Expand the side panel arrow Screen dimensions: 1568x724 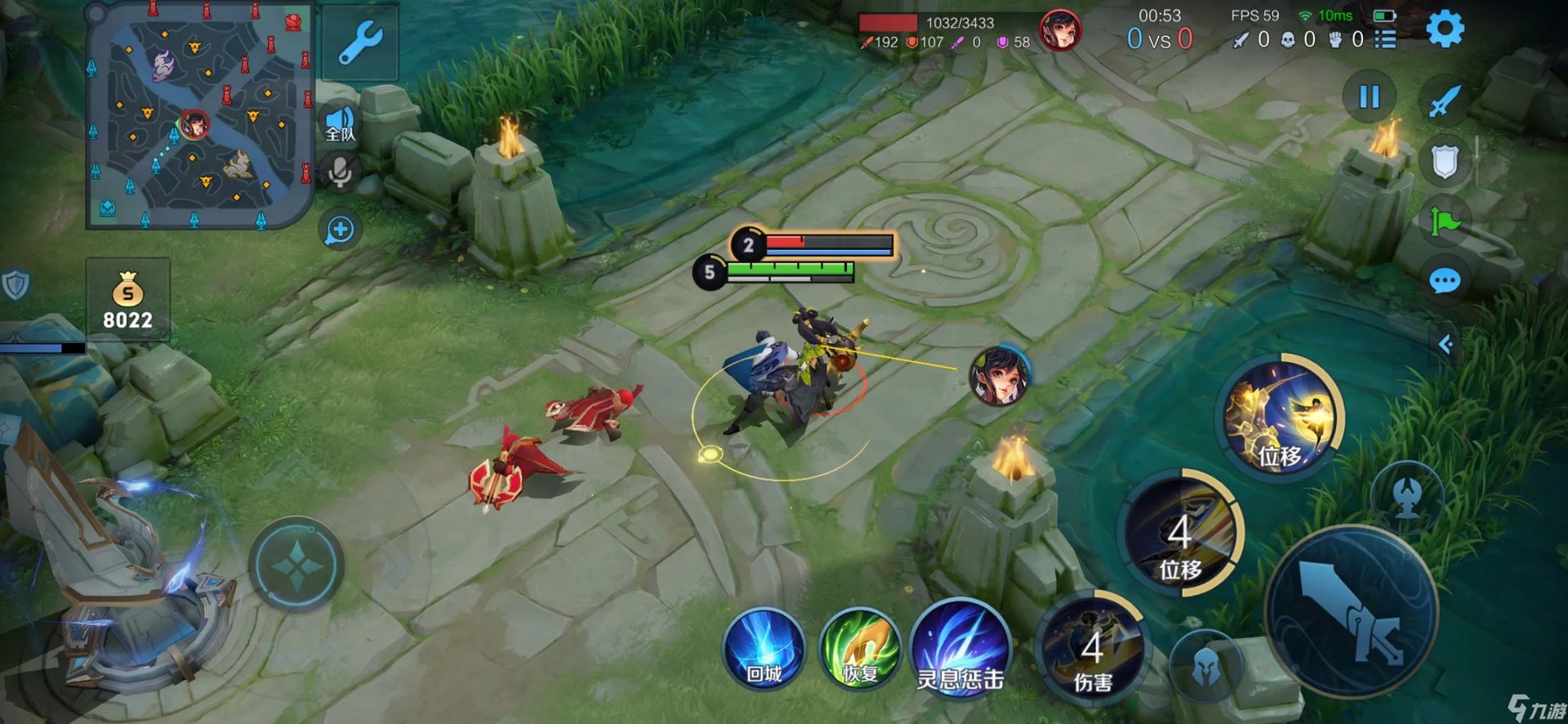click(1445, 345)
